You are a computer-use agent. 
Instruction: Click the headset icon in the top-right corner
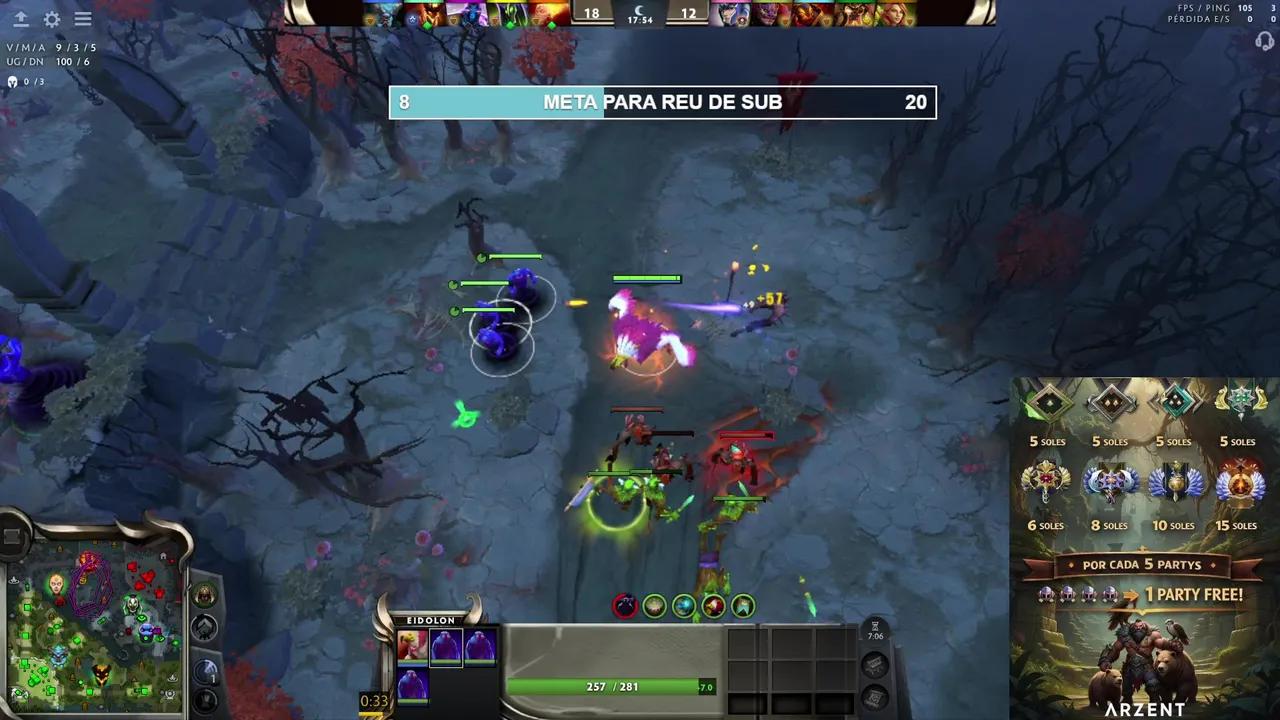pyautogui.click(x=1264, y=41)
